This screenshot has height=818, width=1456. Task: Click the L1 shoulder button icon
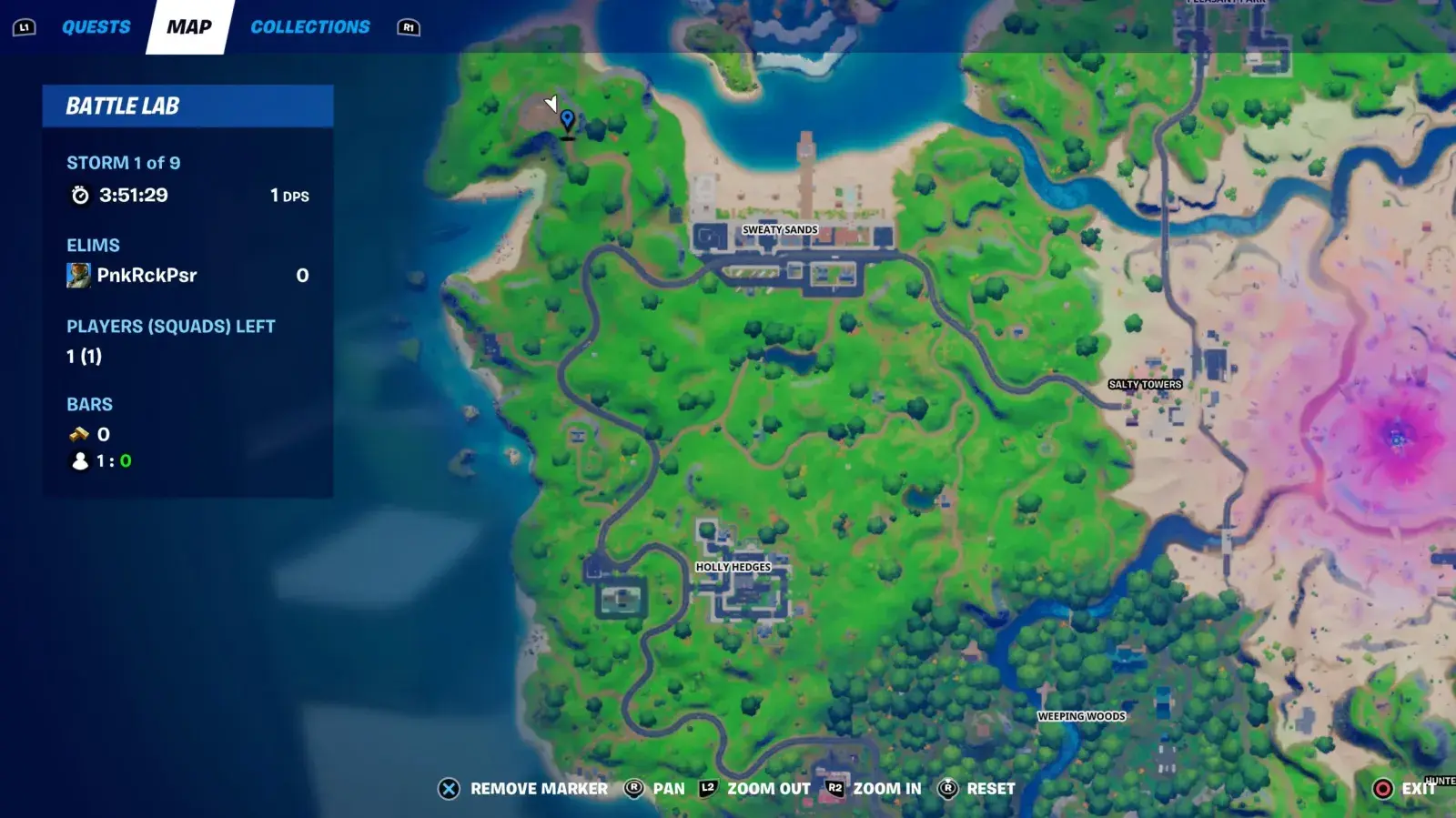coord(25,26)
